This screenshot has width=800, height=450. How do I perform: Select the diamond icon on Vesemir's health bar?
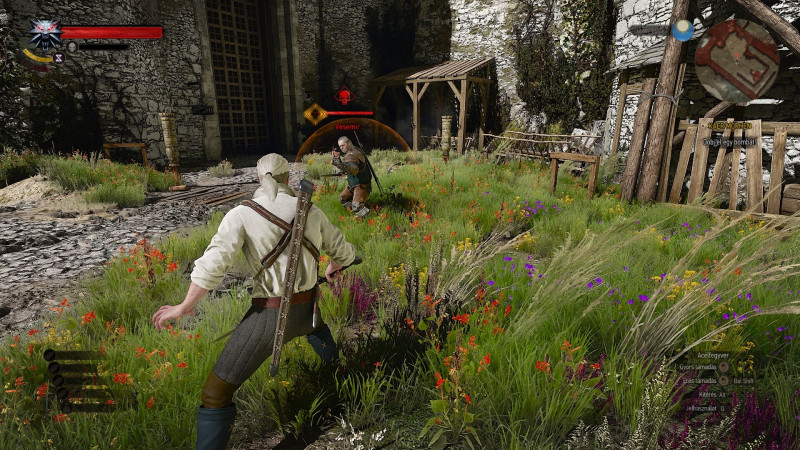pos(316,114)
